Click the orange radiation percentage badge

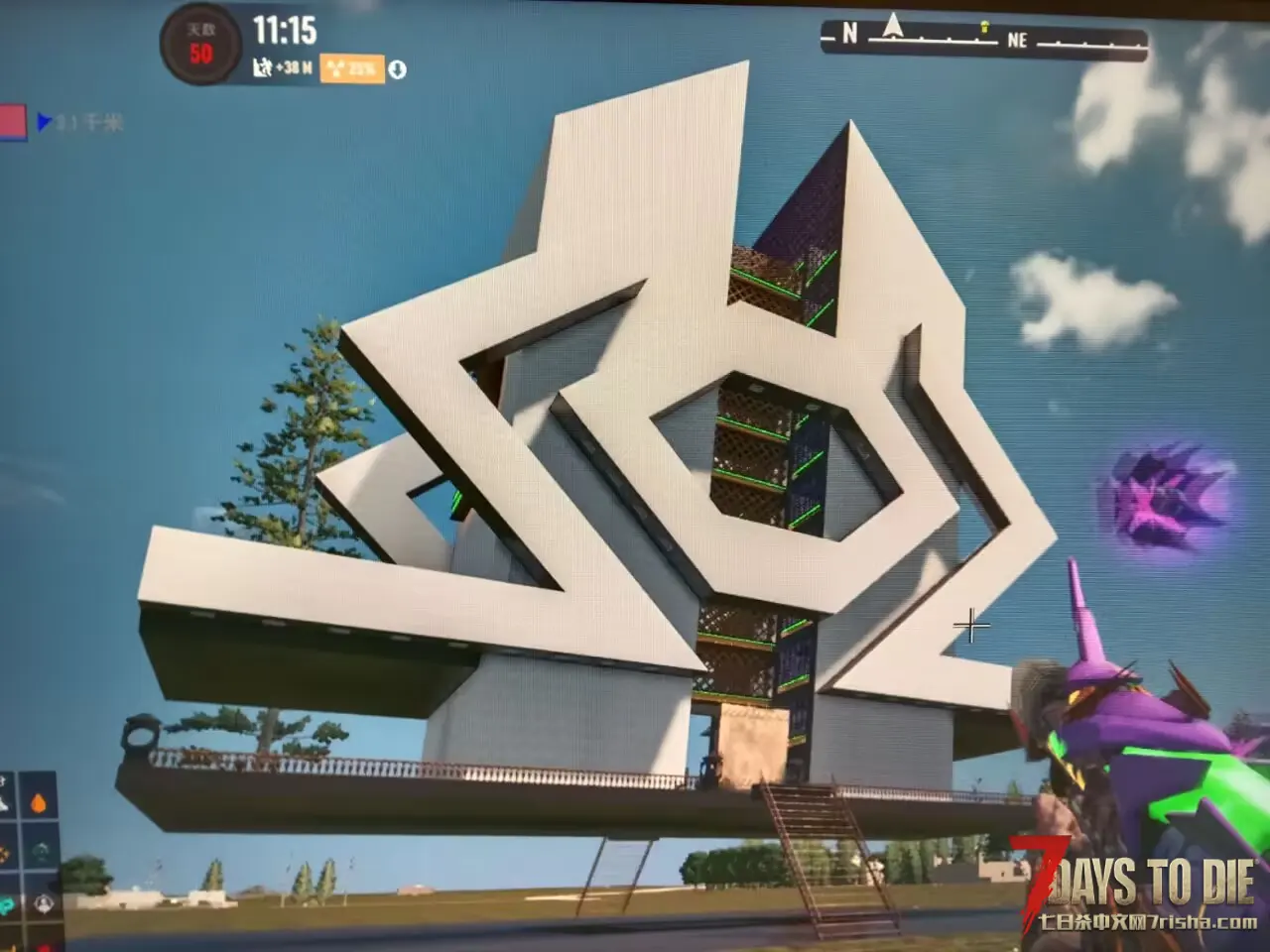(x=352, y=68)
